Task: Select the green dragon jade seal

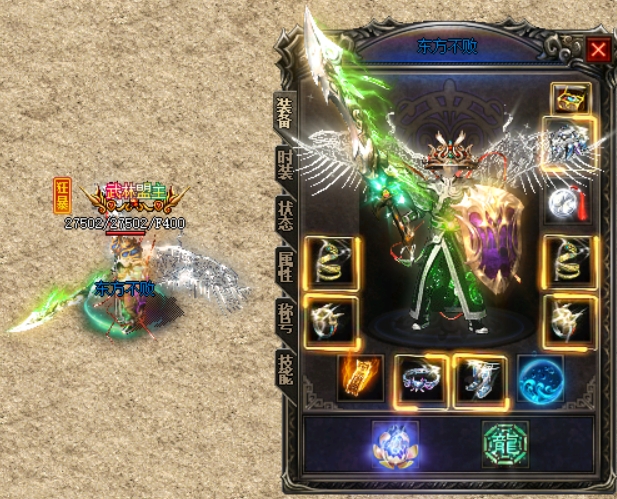Action: [x=503, y=442]
